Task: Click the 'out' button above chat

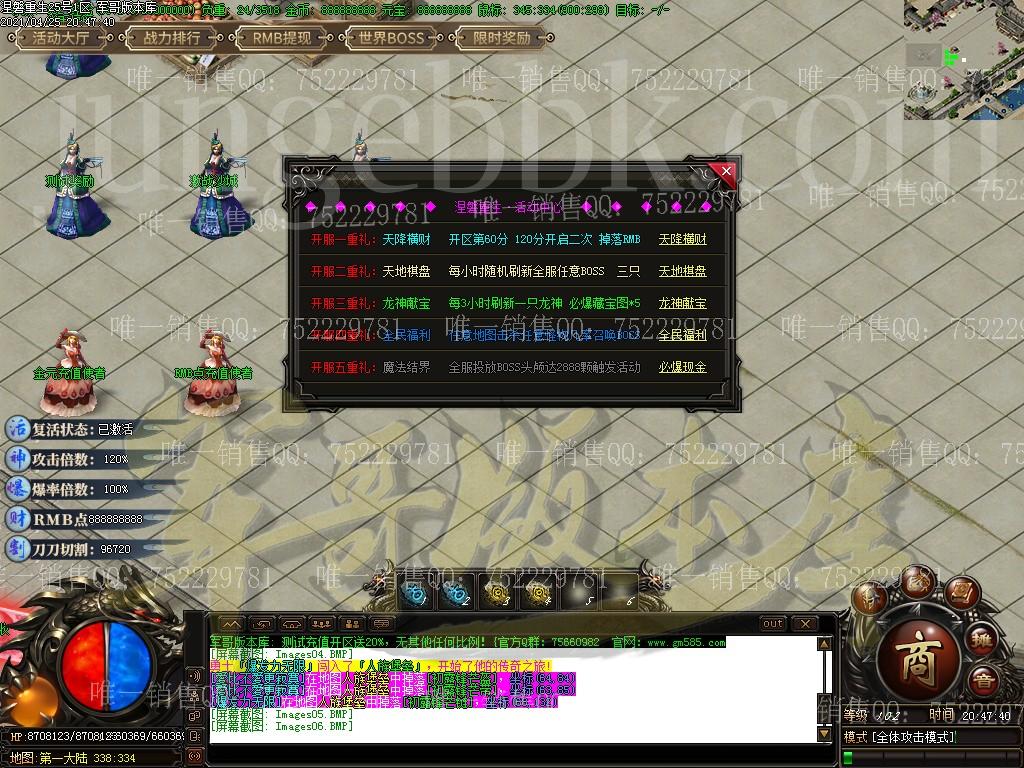Action: [x=773, y=624]
